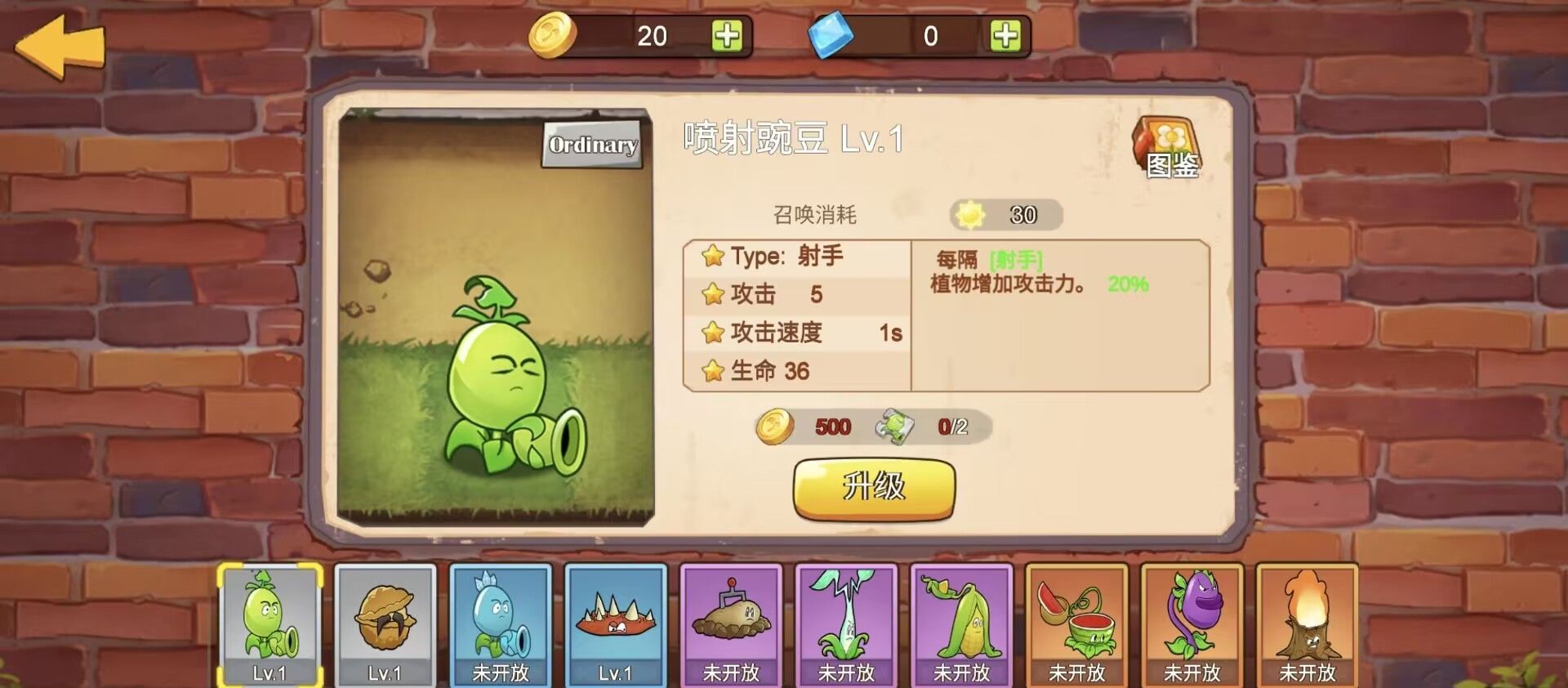Screen dimensions: 1568x688
Task: Open the 图鉴 encyclopedia book
Action: (x=1168, y=149)
